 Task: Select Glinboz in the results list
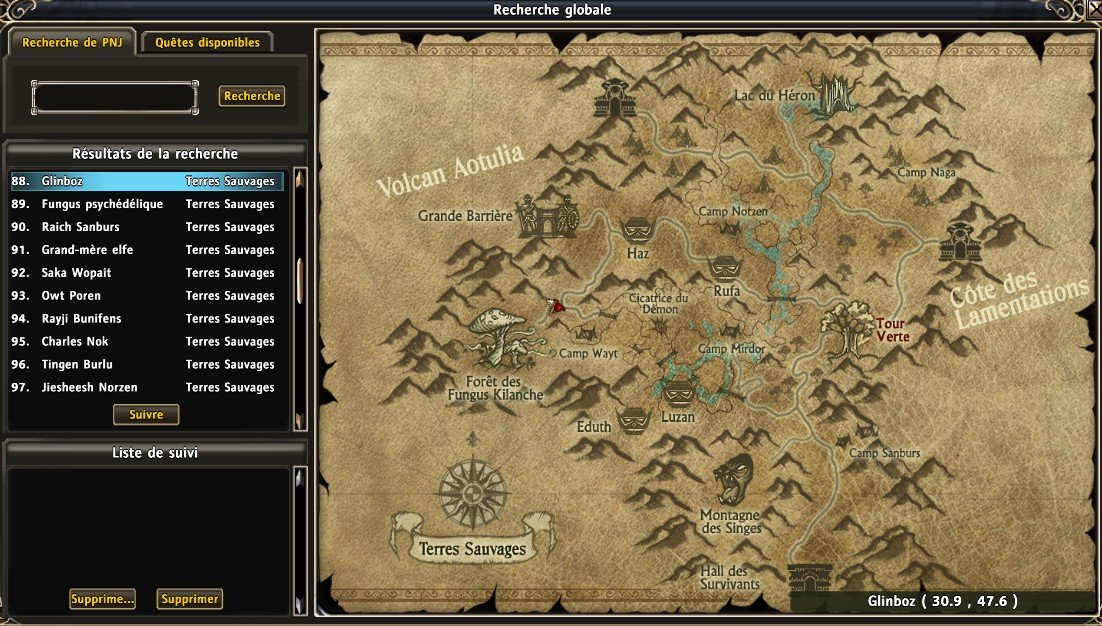point(147,182)
